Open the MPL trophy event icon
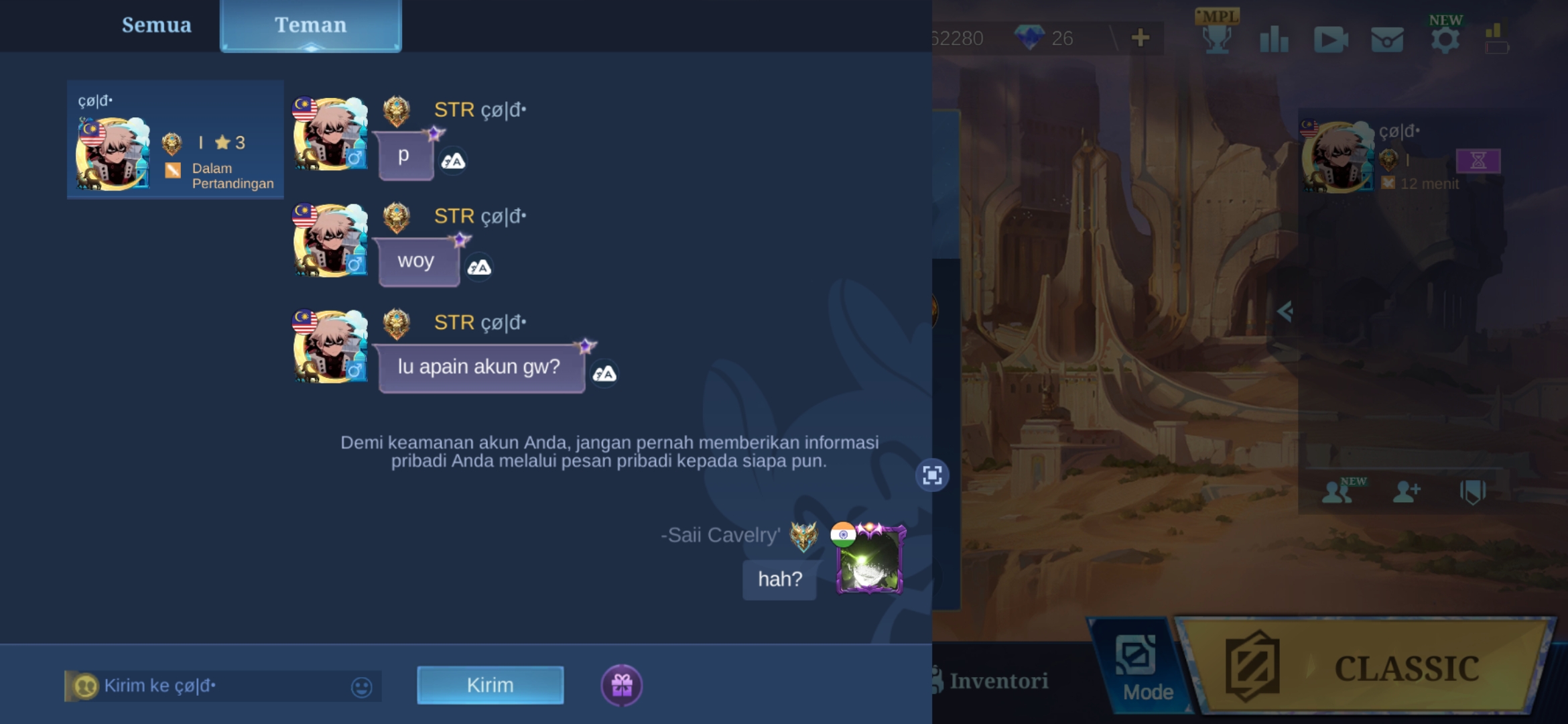Viewport: 1568px width, 724px height. coord(1217,35)
